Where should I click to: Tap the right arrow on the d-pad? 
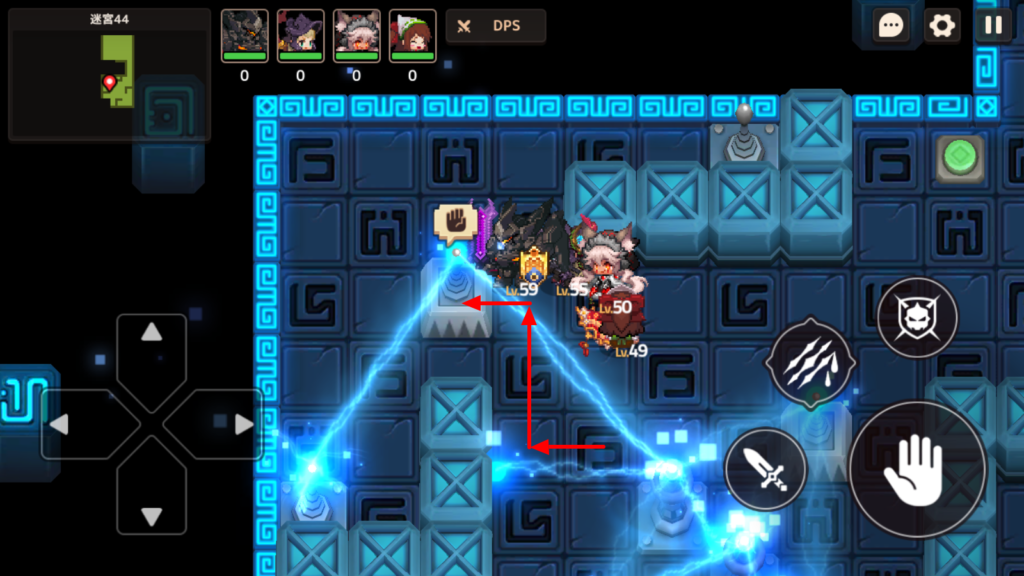243,424
